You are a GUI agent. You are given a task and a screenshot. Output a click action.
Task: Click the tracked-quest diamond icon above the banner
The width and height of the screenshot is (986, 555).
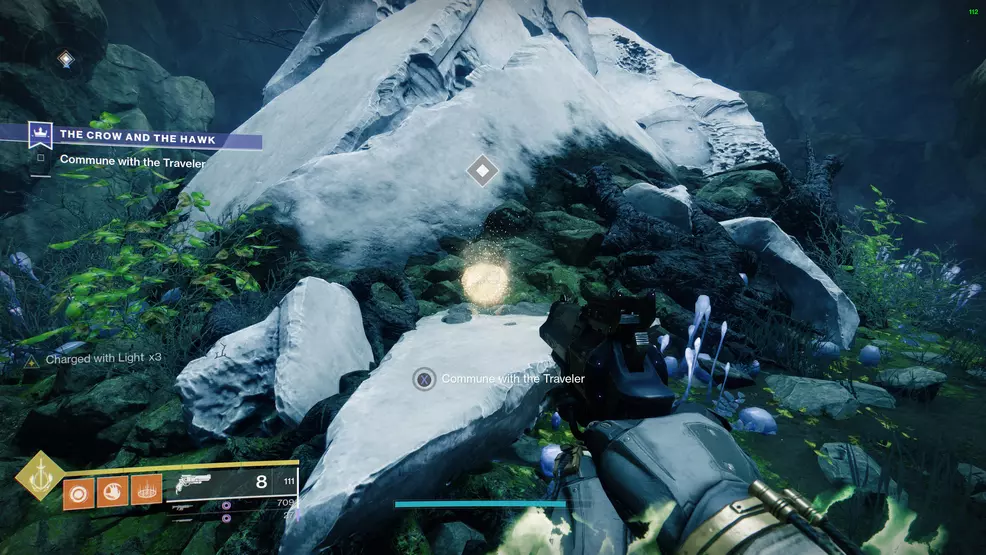pyautogui.click(x=66, y=60)
